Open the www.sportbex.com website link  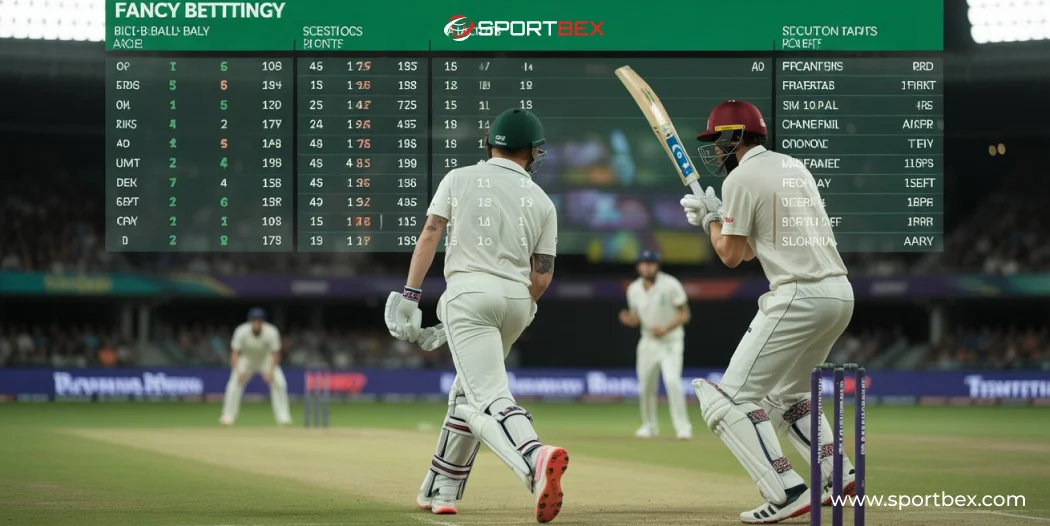pyautogui.click(x=927, y=500)
